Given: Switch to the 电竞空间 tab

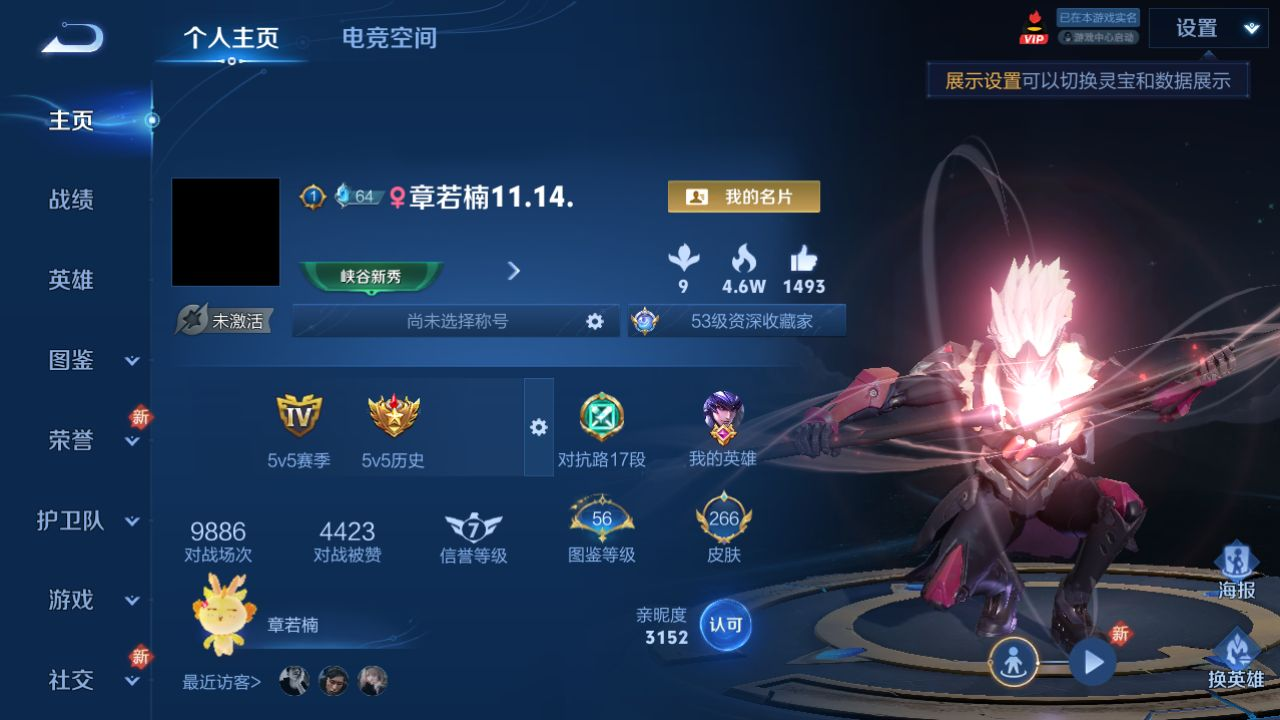Looking at the screenshot, I should (x=389, y=38).
